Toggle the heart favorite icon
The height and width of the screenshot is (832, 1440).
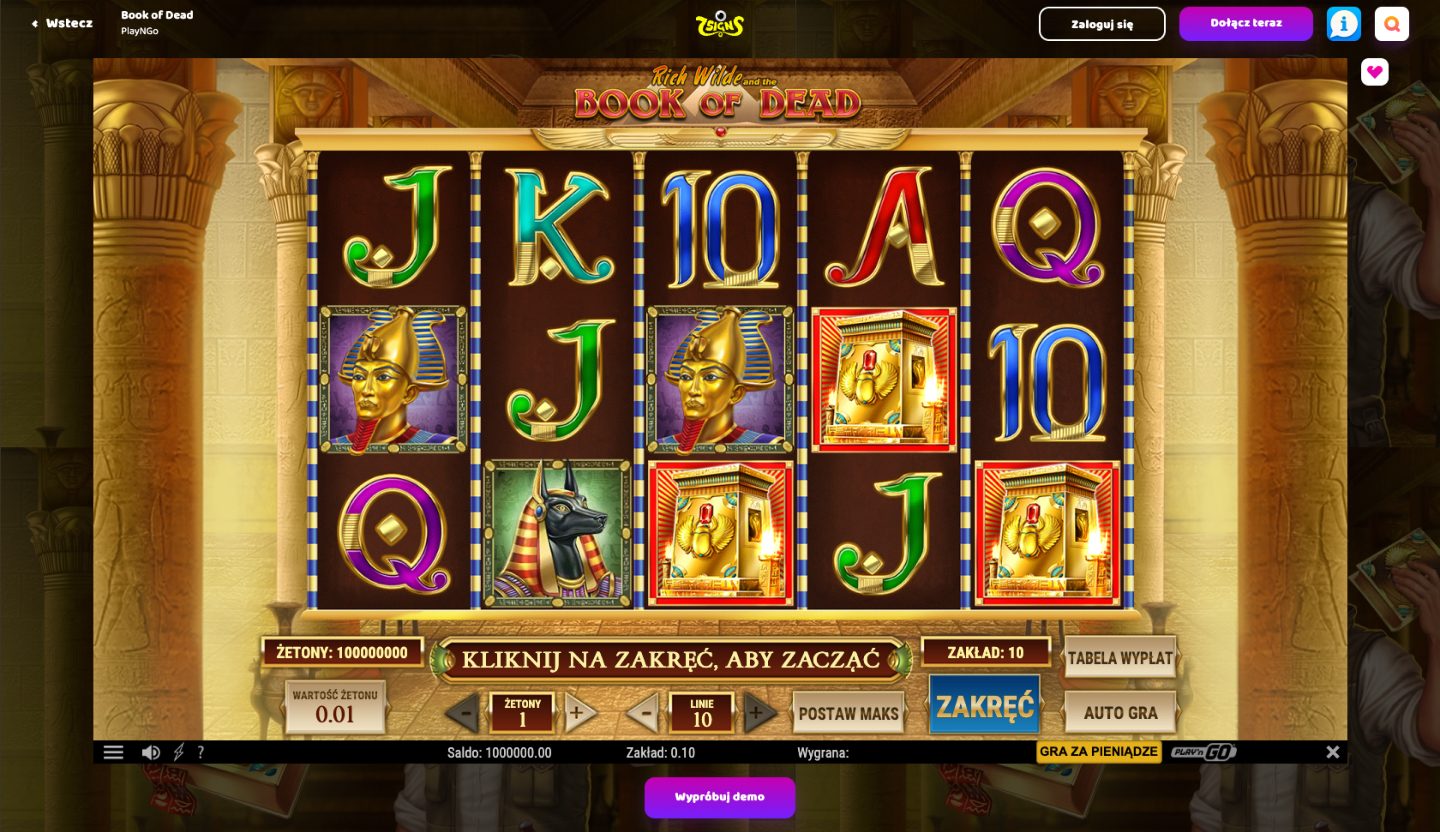coord(1374,72)
